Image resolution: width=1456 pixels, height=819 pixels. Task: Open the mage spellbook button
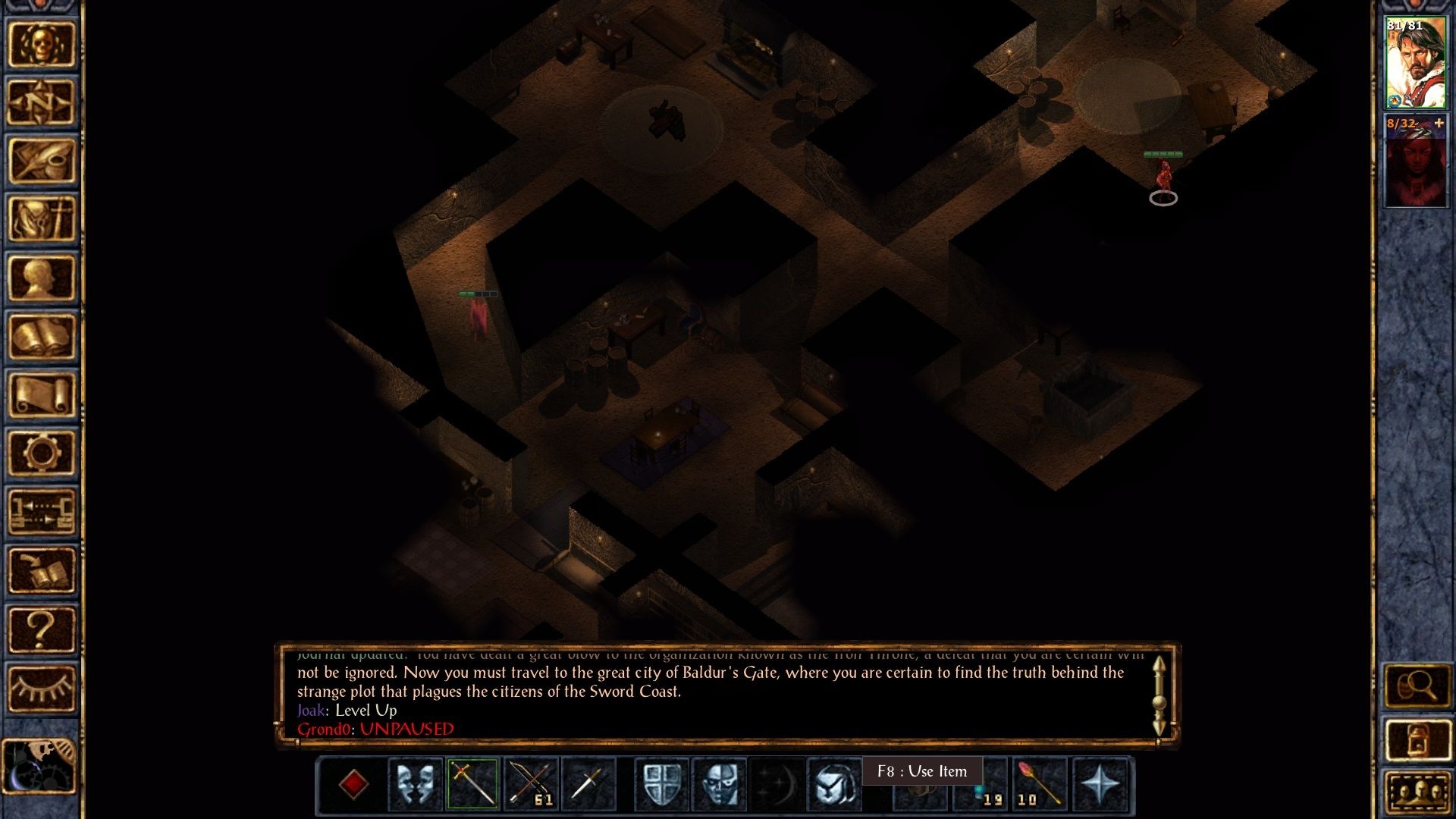click(x=42, y=337)
